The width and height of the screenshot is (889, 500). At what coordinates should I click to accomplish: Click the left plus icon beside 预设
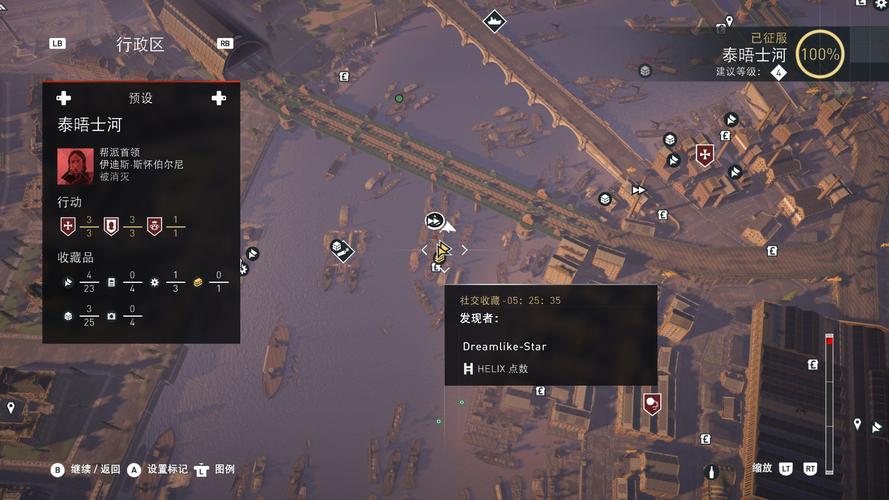click(64, 98)
